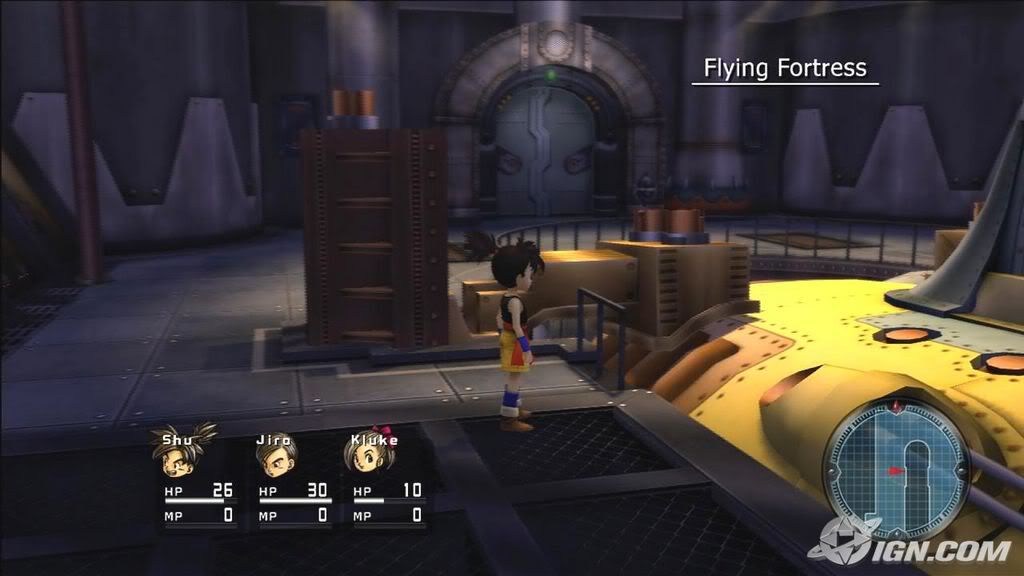
Task: Choose Kluke's party portrait
Action: pyautogui.click(x=365, y=459)
